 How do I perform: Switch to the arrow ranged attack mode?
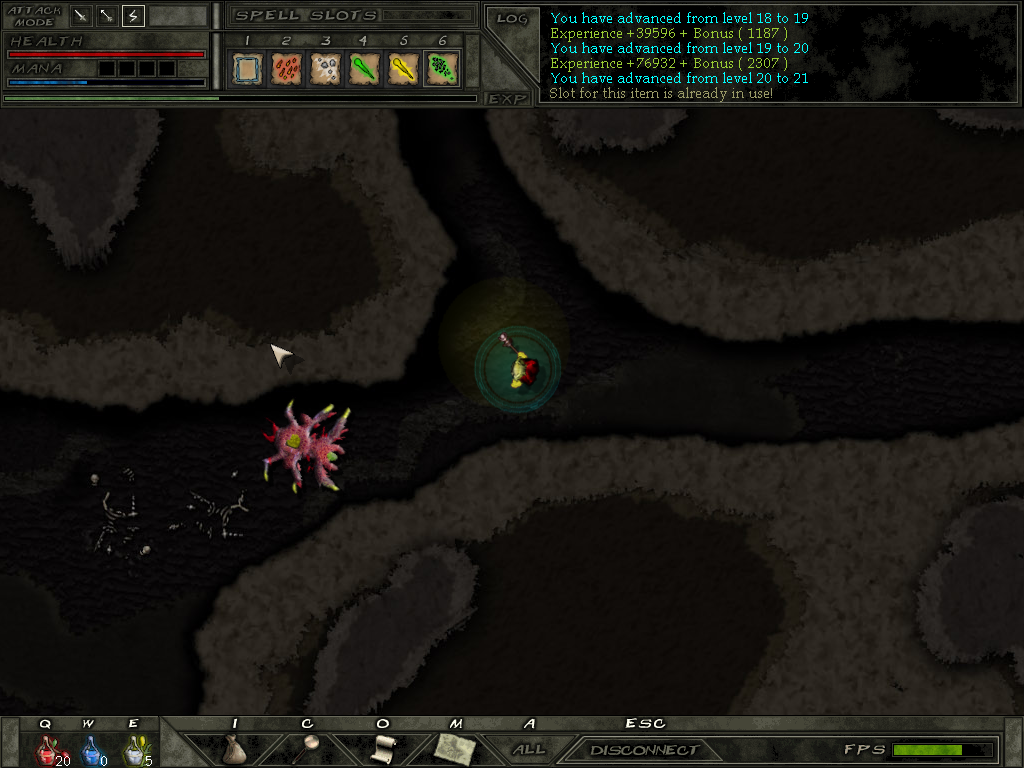coord(107,16)
